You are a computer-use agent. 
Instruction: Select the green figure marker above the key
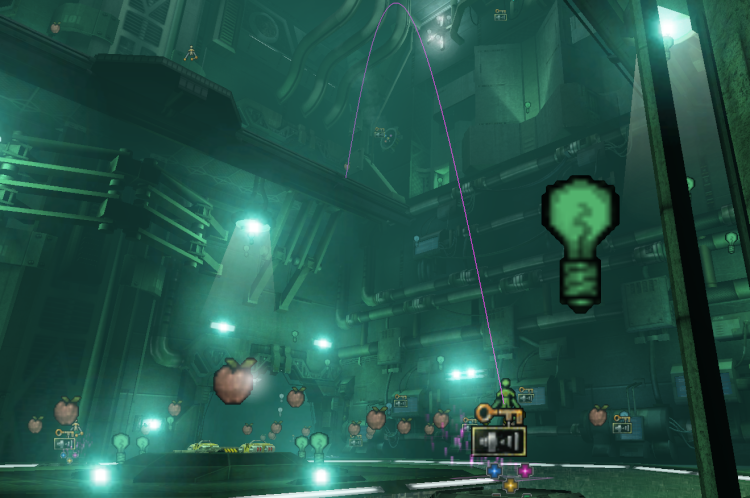507,393
